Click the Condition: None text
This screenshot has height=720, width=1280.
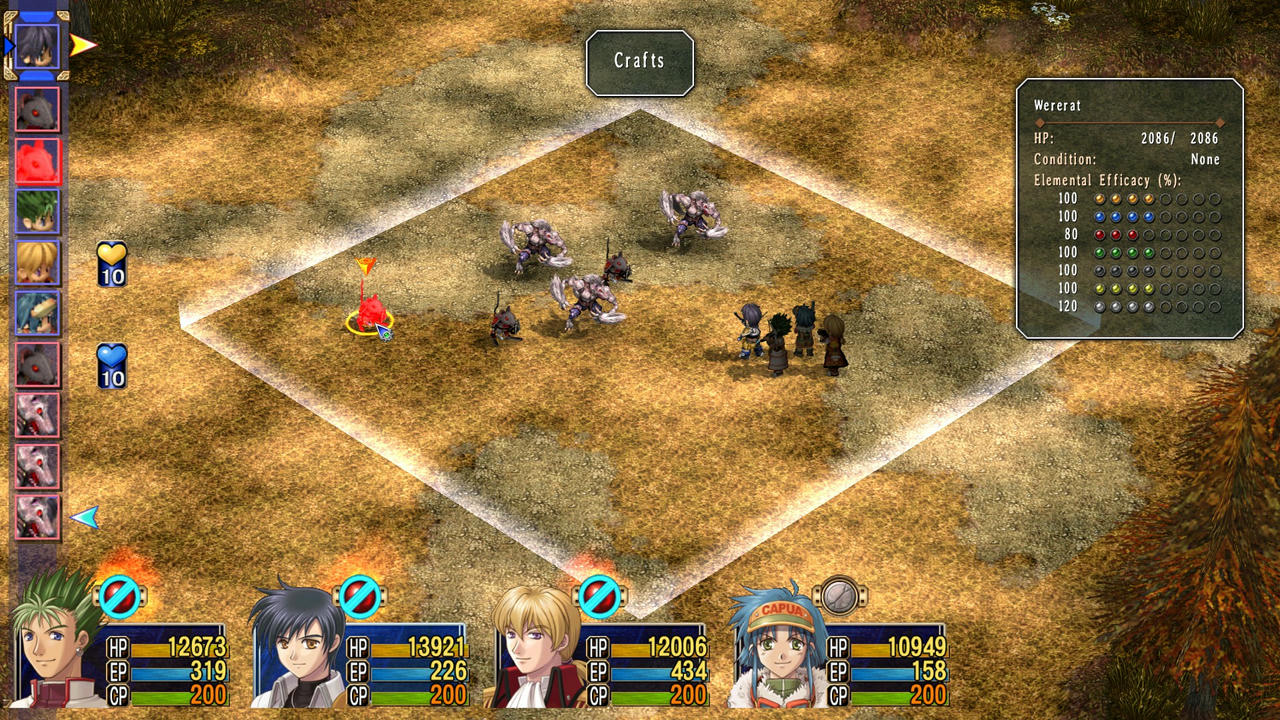point(1130,159)
